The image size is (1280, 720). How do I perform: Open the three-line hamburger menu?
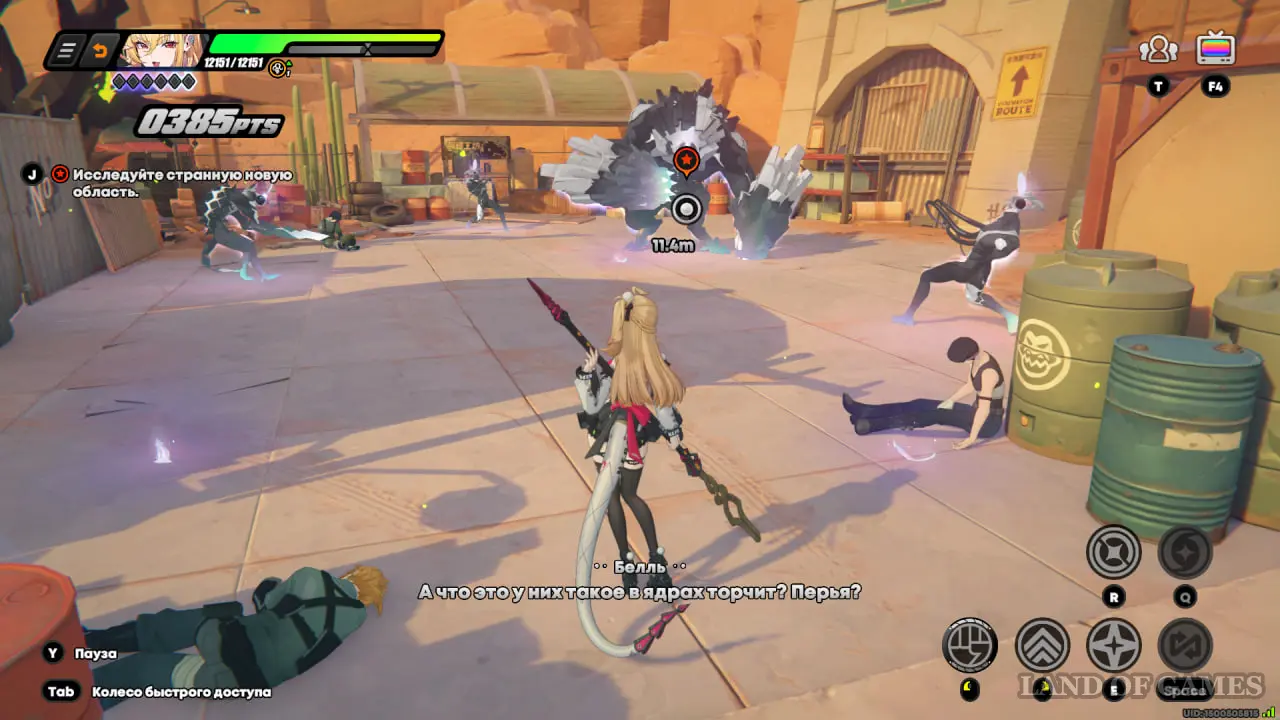pos(66,51)
